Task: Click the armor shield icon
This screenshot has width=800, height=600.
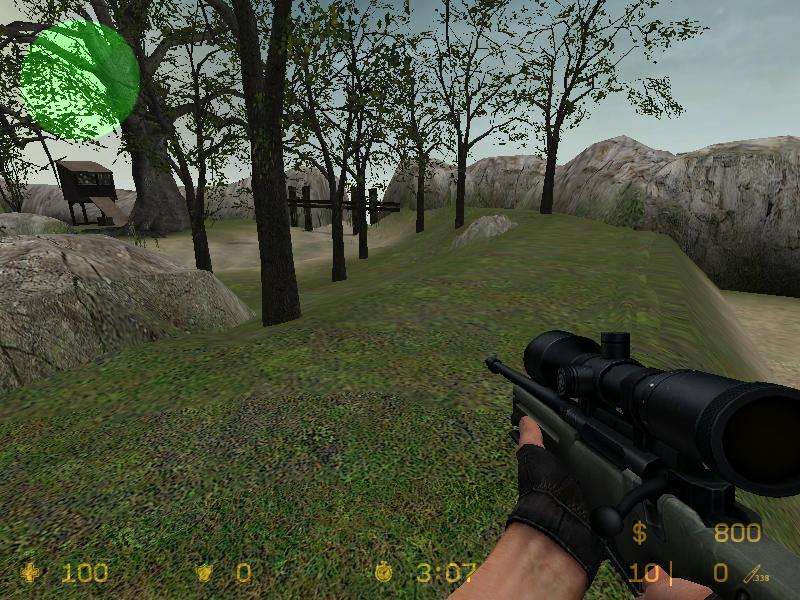Action: point(205,573)
